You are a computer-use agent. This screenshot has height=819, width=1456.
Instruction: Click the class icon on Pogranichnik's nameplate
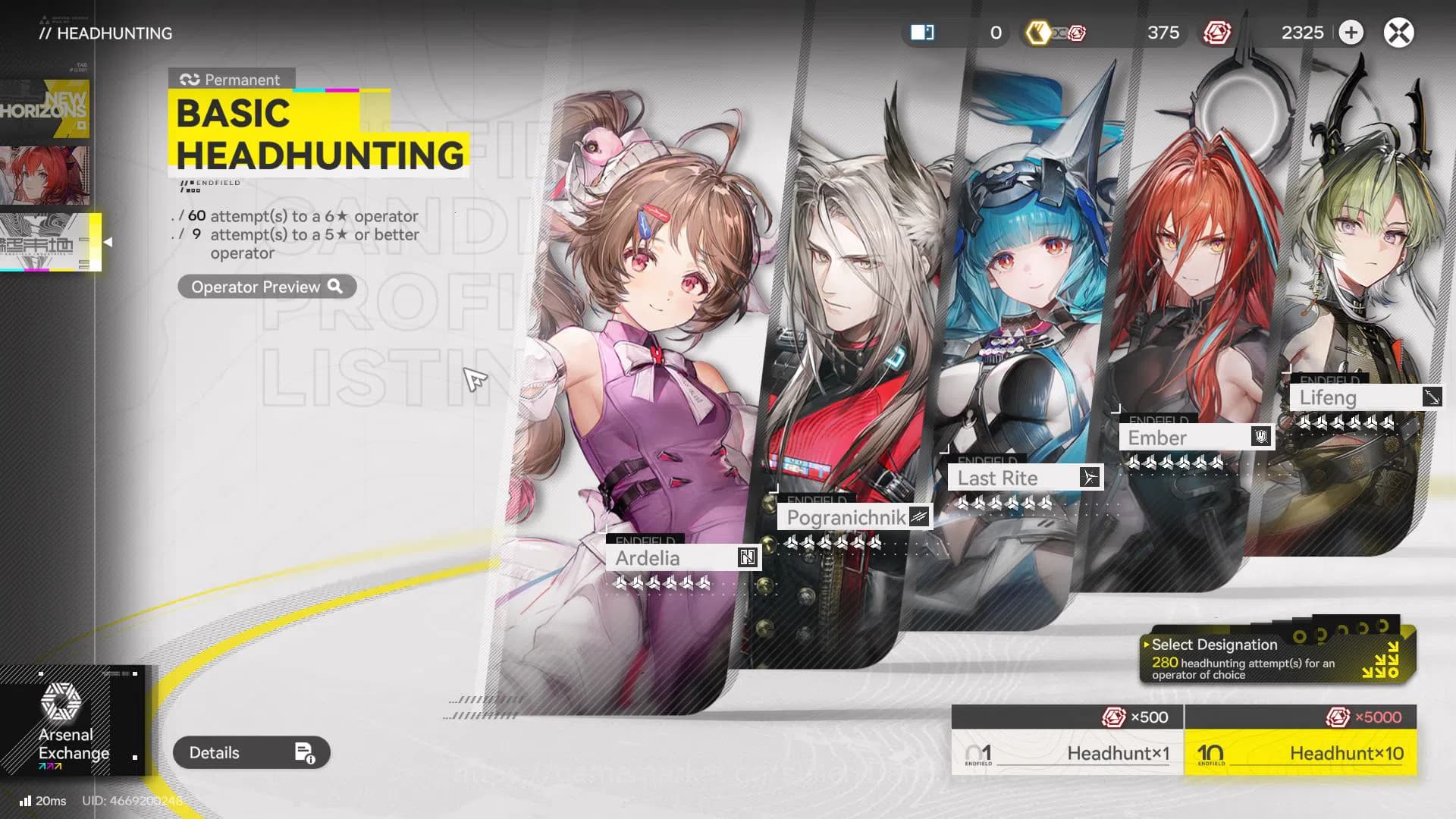[x=918, y=517]
